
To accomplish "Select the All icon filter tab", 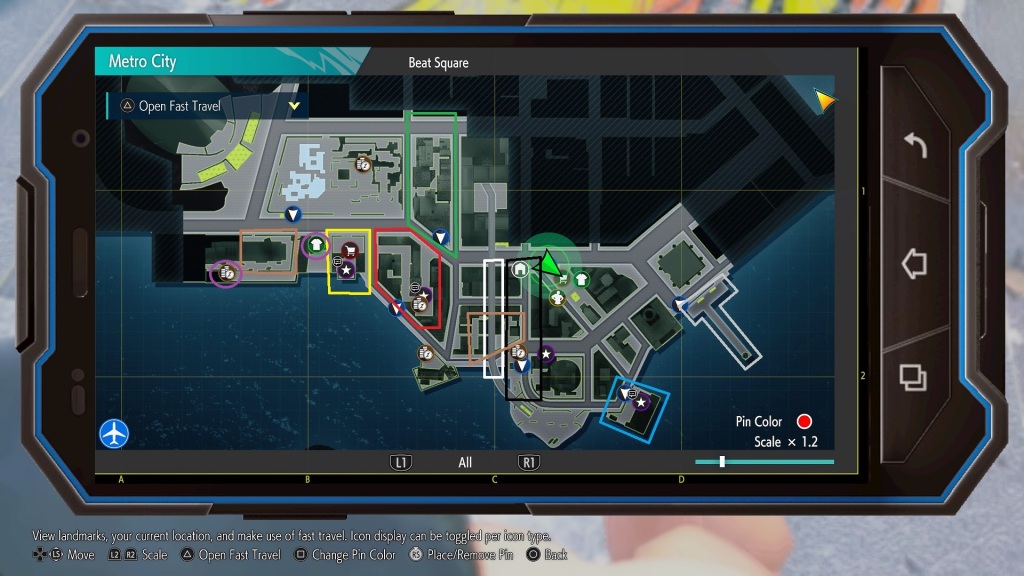I will pos(465,463).
